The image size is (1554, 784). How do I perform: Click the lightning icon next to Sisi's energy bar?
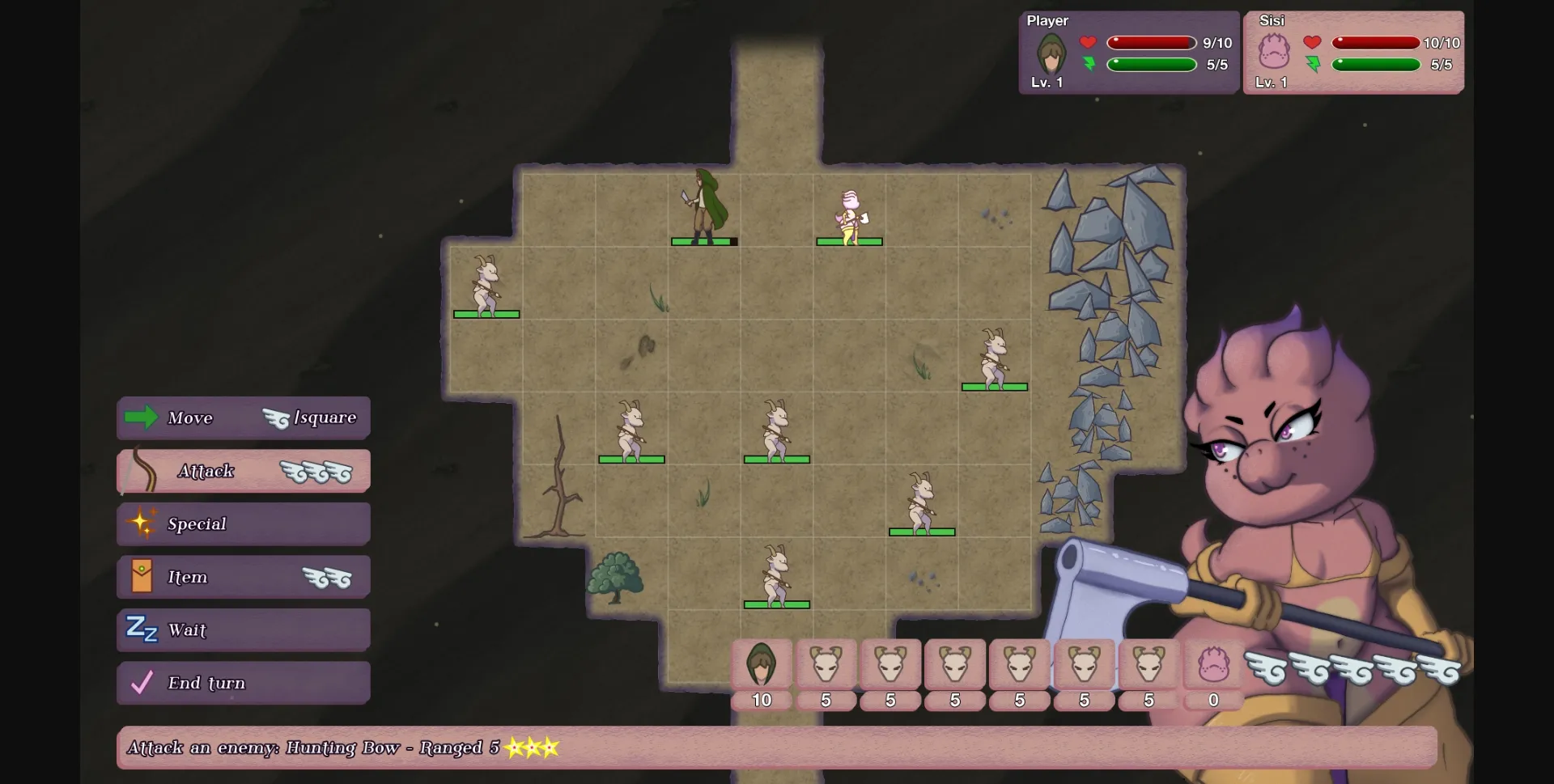click(1314, 65)
